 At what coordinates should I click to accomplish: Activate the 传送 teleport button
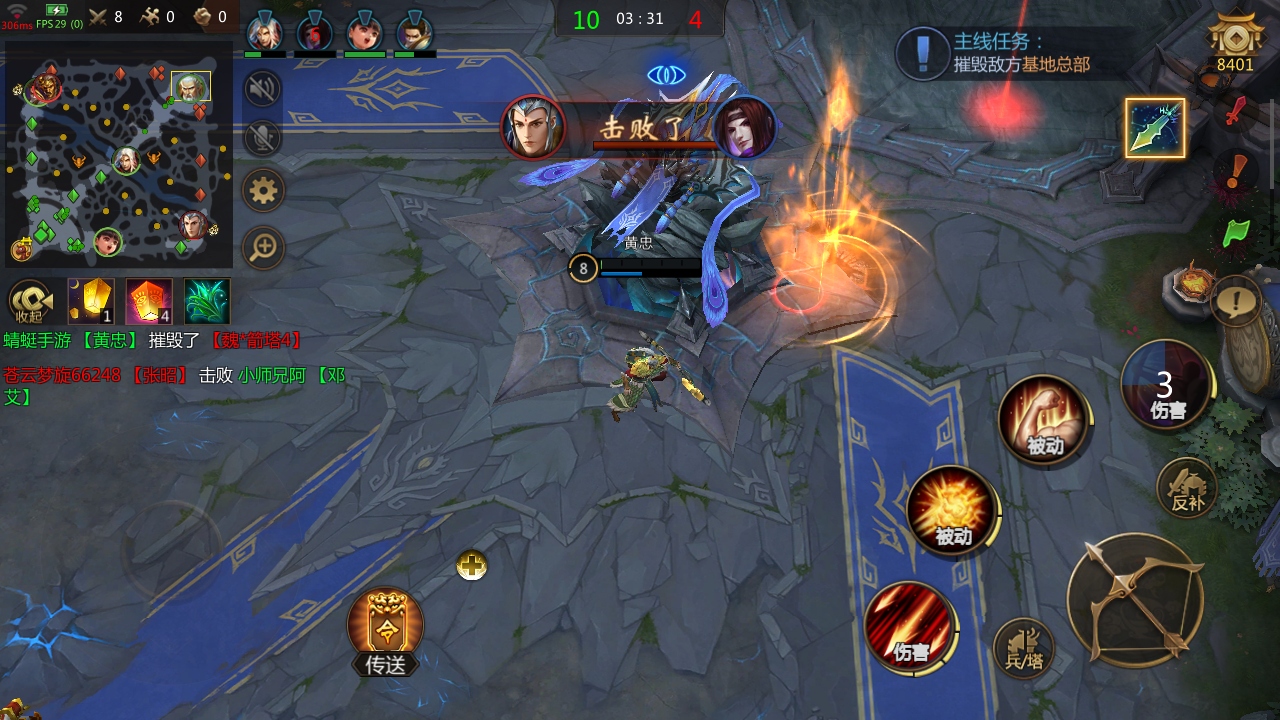[x=385, y=630]
